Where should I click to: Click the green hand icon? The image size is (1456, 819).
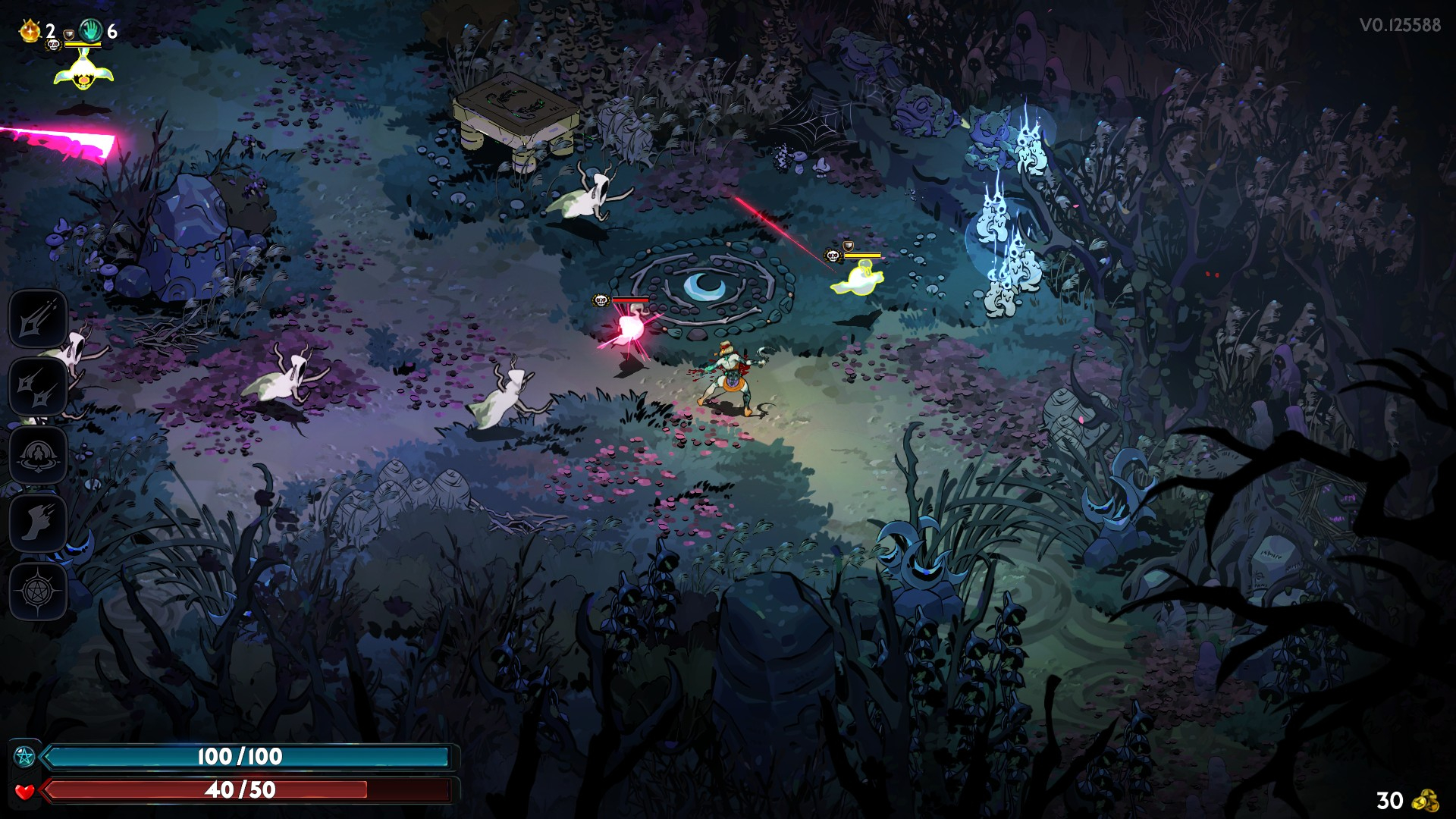coord(91,31)
